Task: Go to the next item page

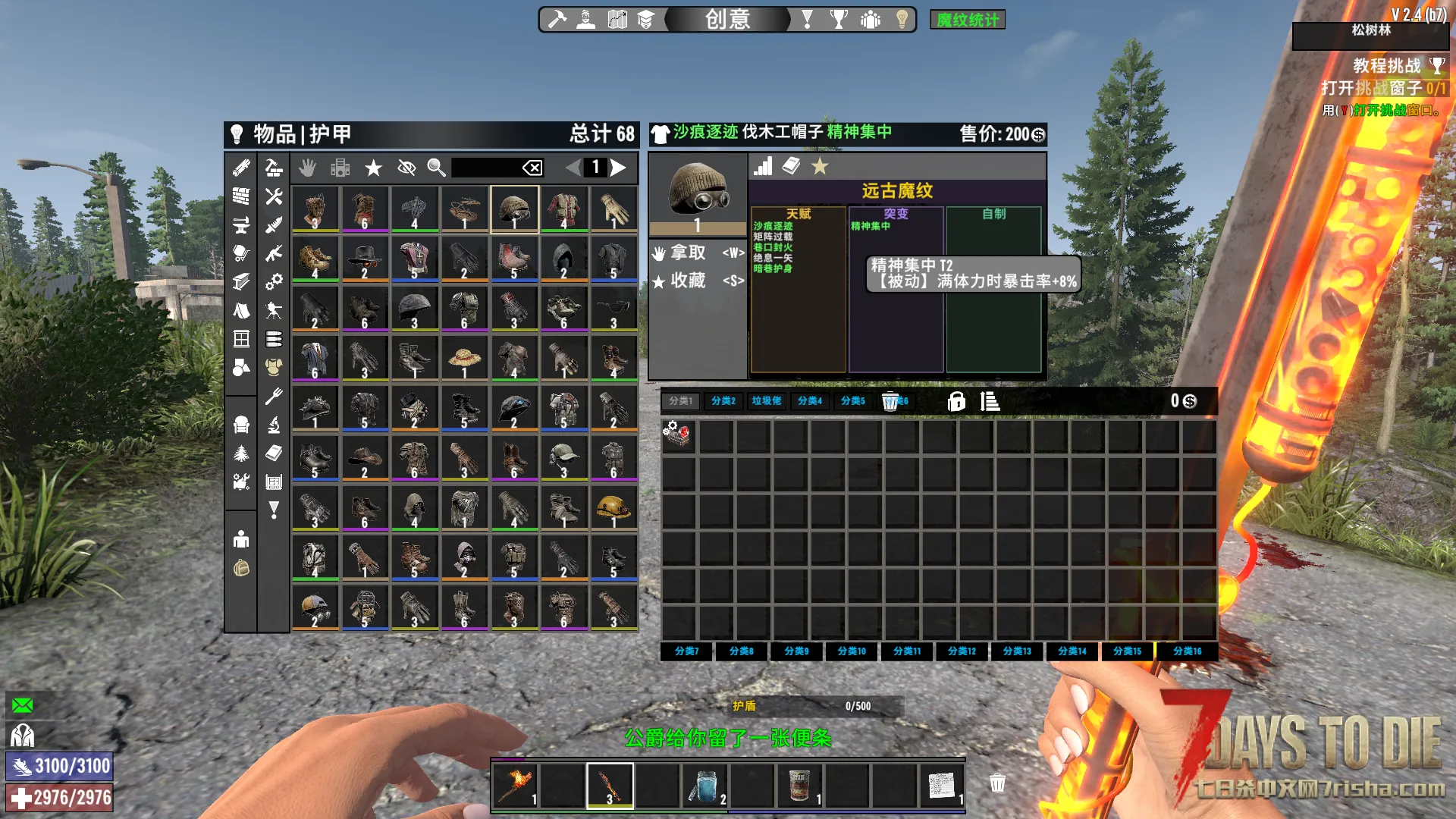Action: pos(620,168)
